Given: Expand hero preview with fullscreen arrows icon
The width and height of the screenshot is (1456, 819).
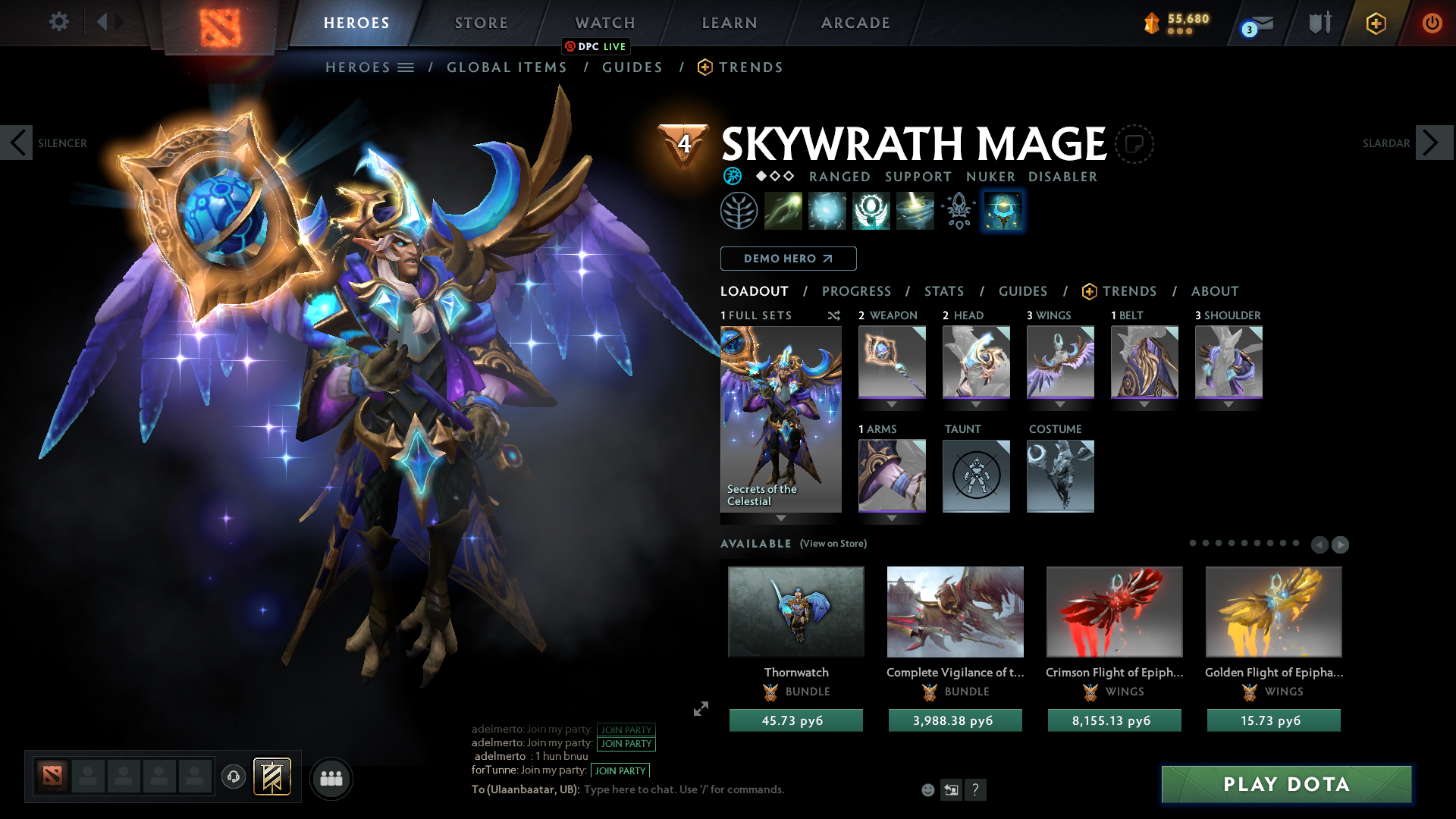Looking at the screenshot, I should coord(701,709).
